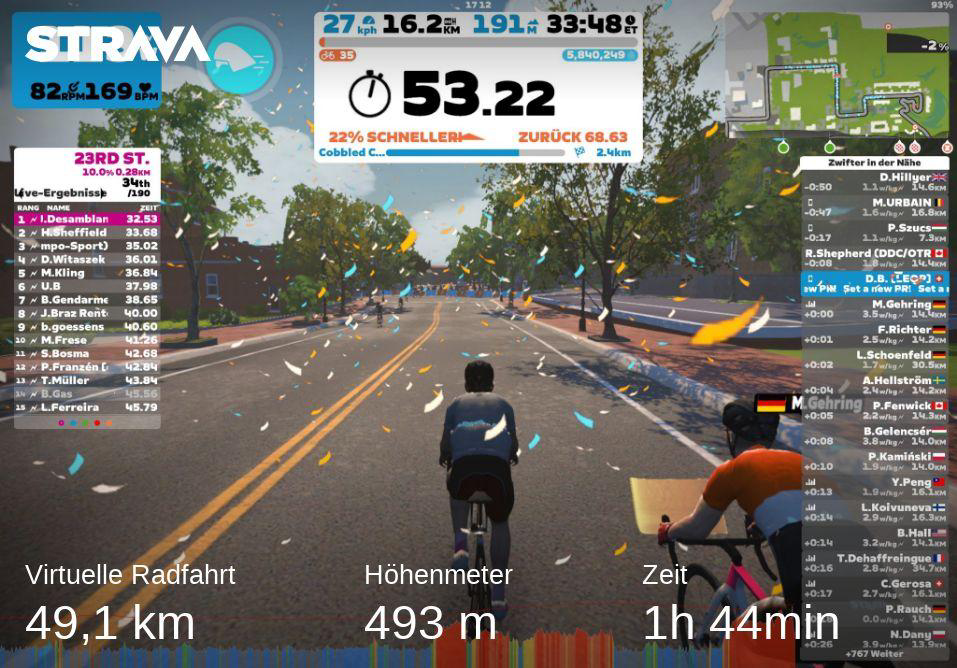The height and width of the screenshot is (668, 957).
Task: Choose H.Sheffield in the live results list
Action: click(87, 232)
